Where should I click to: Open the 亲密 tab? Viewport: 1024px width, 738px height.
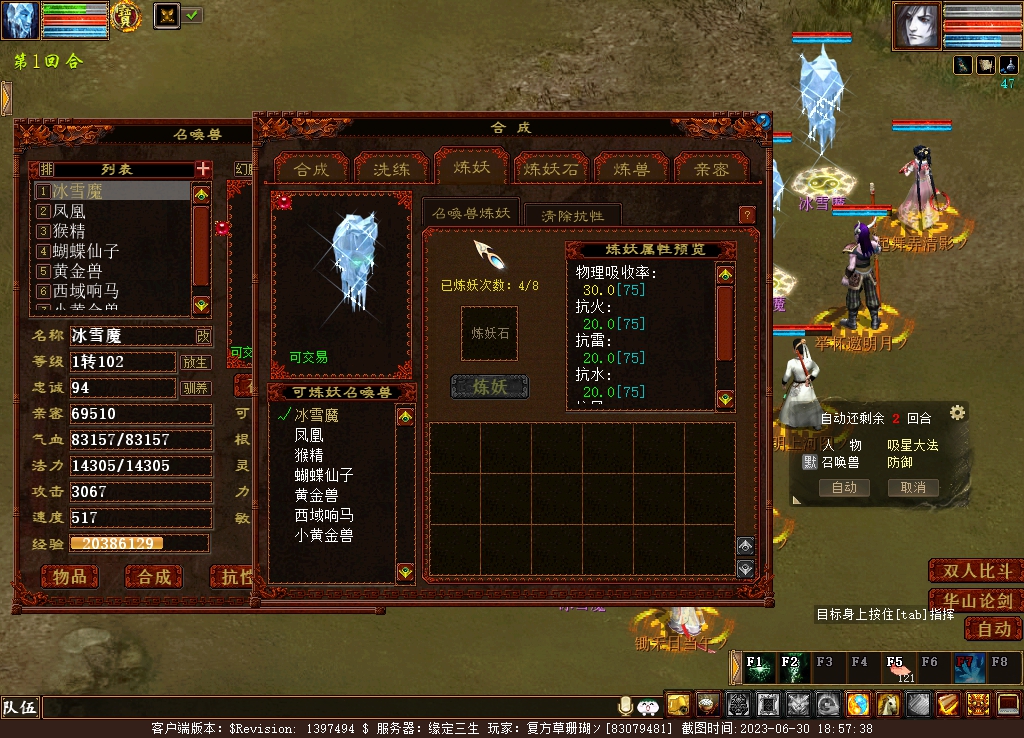[711, 169]
